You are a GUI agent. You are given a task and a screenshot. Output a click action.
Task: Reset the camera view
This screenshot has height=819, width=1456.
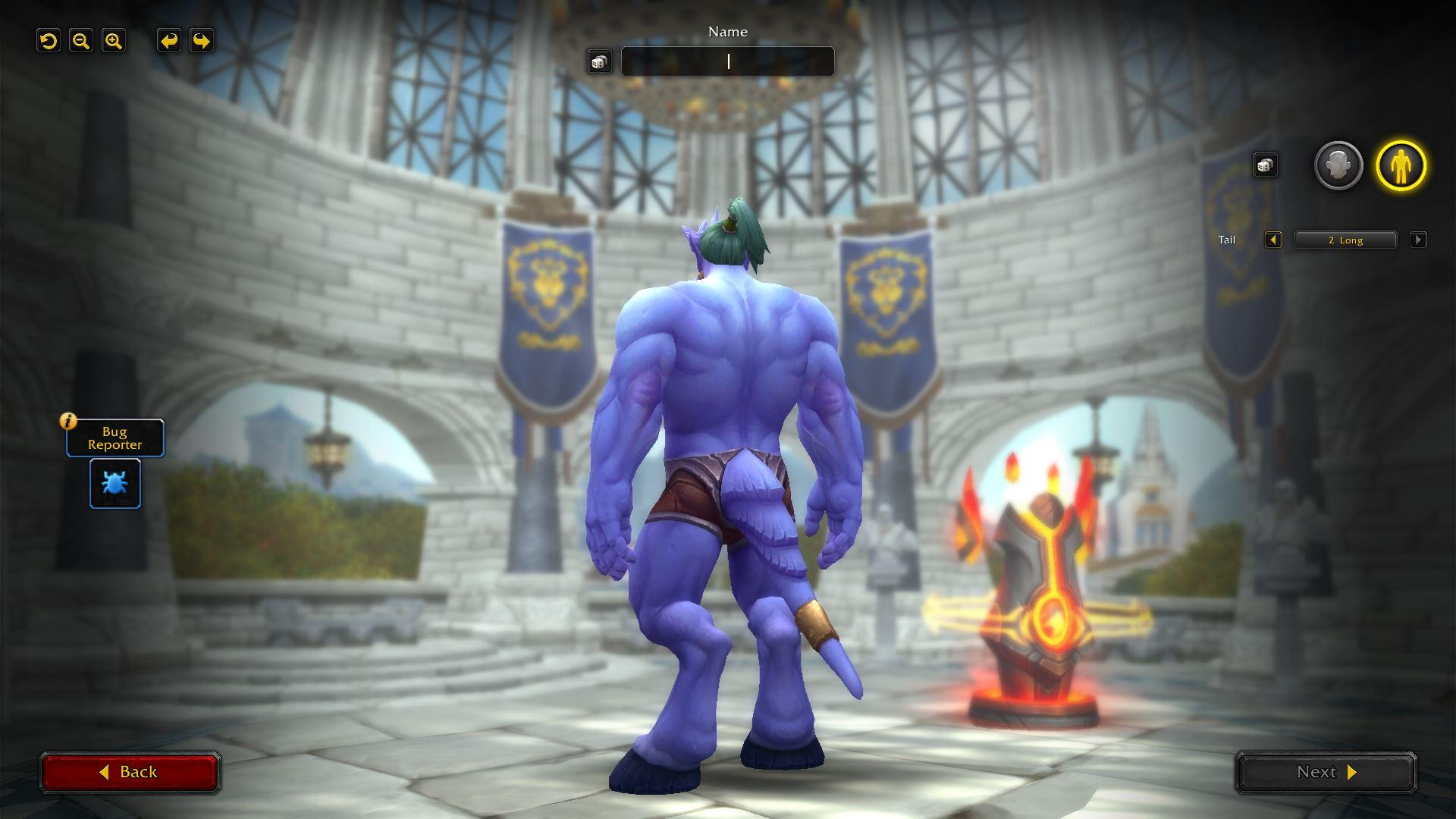[x=49, y=41]
